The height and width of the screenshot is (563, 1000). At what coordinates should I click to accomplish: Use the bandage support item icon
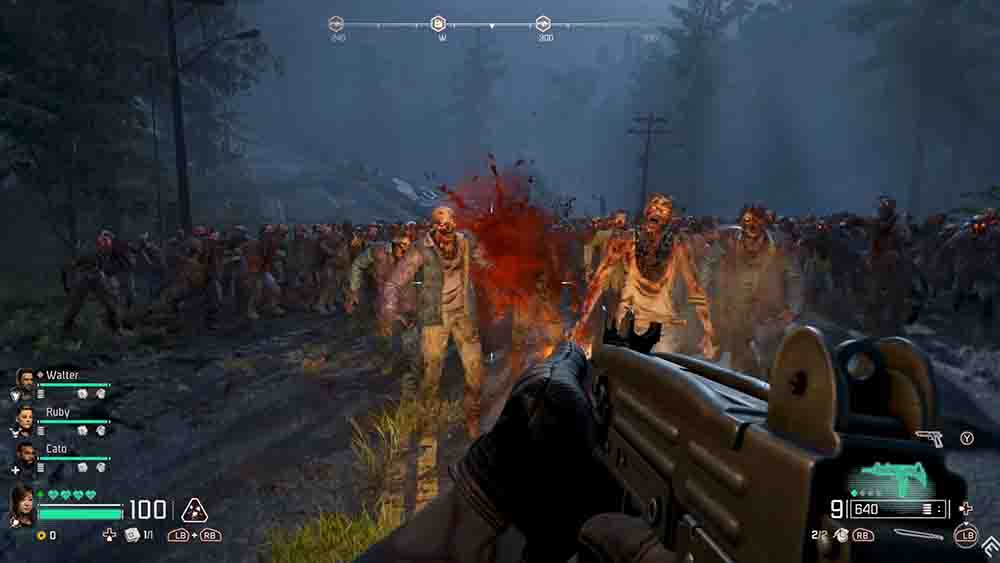(131, 535)
